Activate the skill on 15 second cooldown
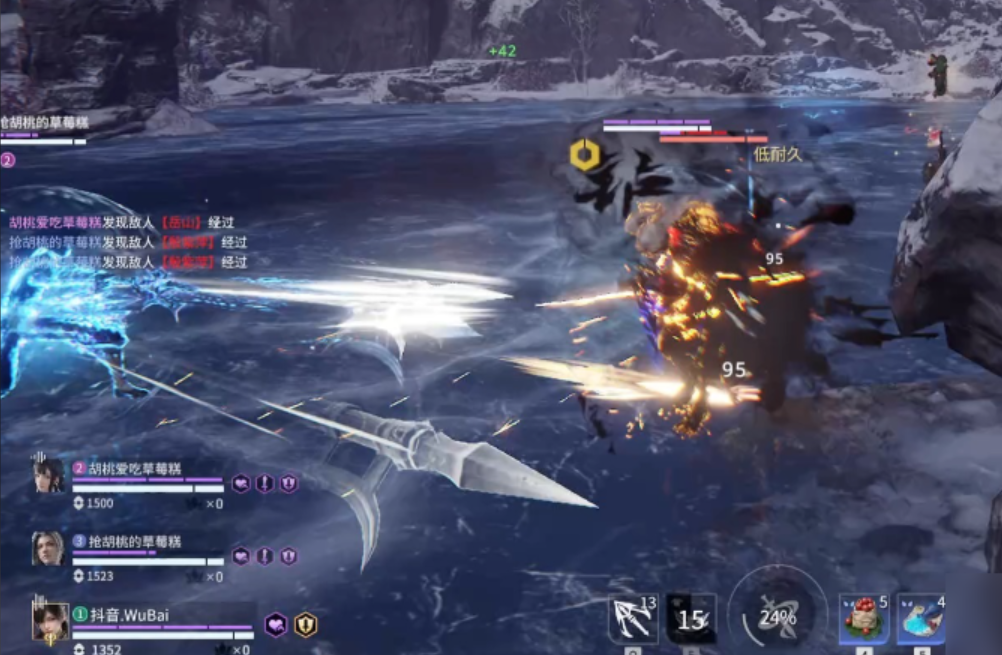1002x655 pixels. 691,620
